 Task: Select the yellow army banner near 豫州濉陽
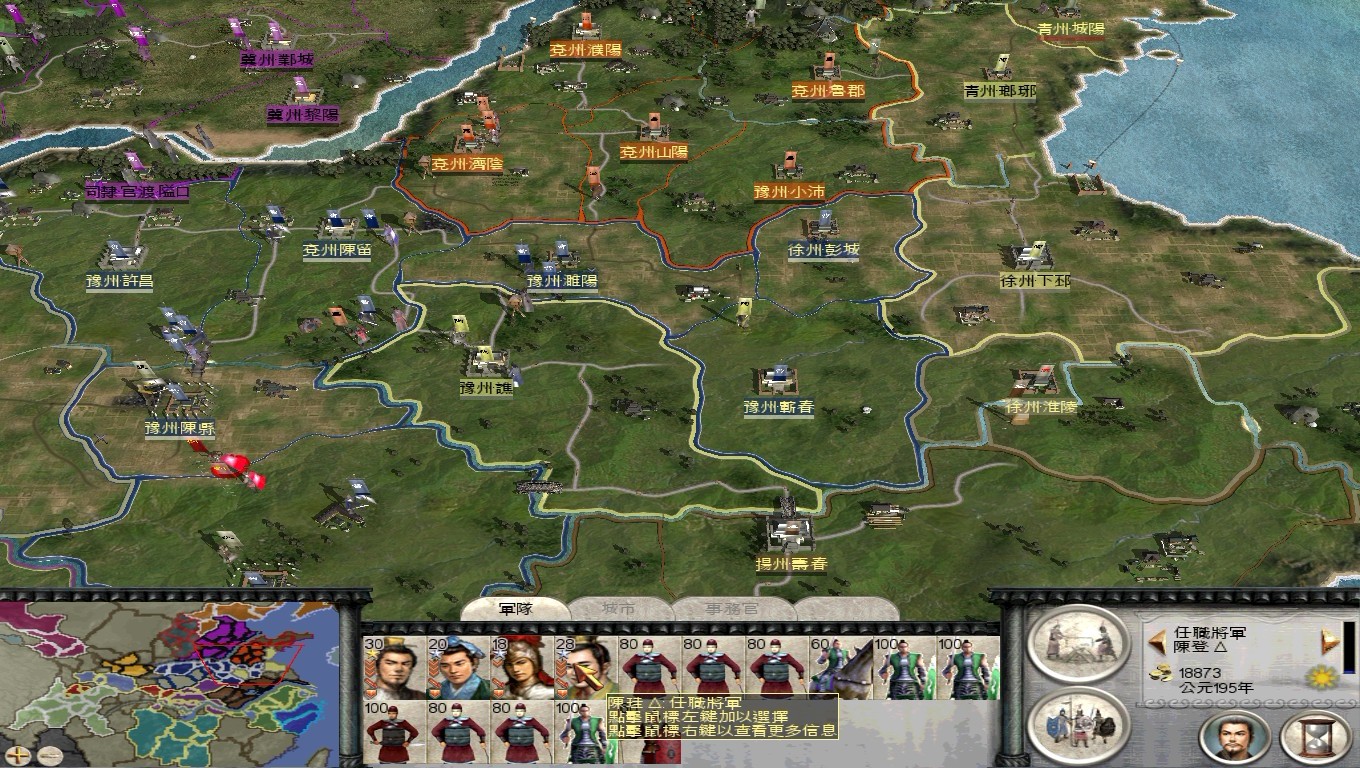[459, 324]
